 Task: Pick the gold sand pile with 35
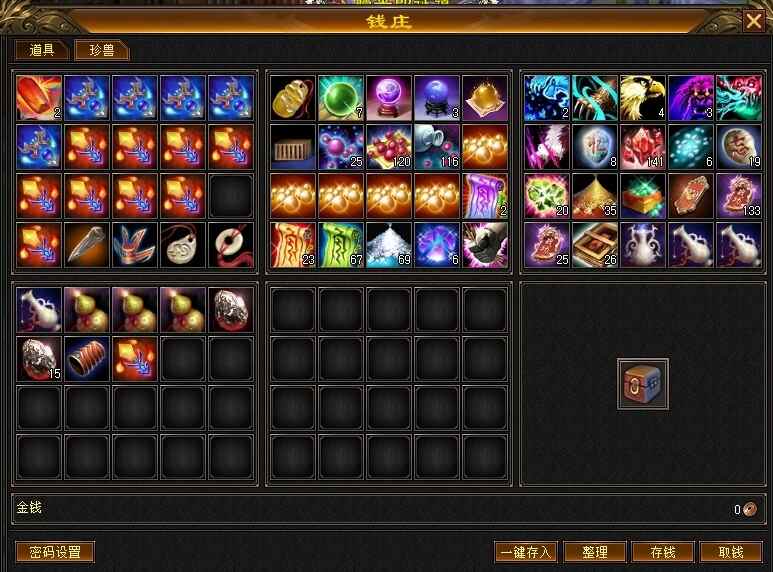[x=595, y=196]
